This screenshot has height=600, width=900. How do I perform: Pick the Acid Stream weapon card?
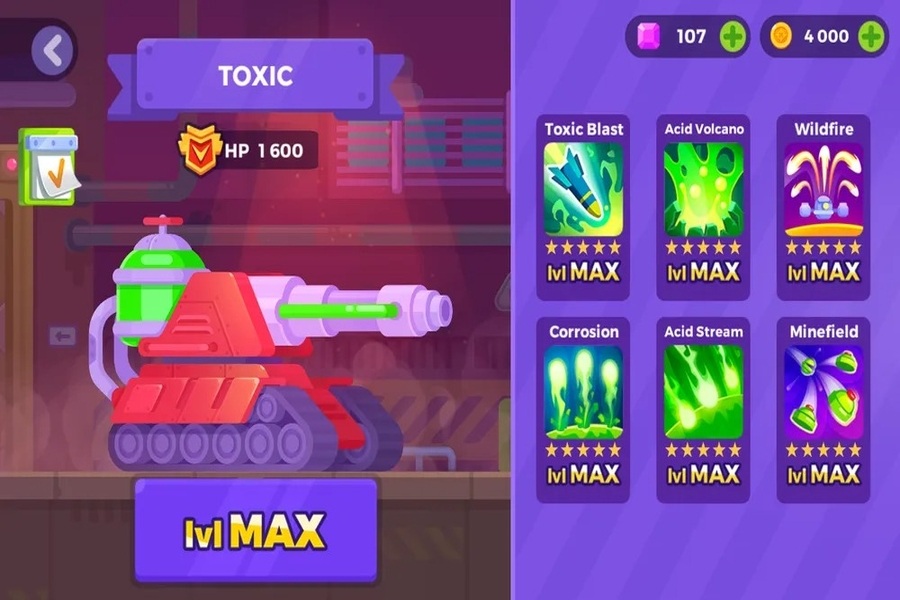click(704, 410)
